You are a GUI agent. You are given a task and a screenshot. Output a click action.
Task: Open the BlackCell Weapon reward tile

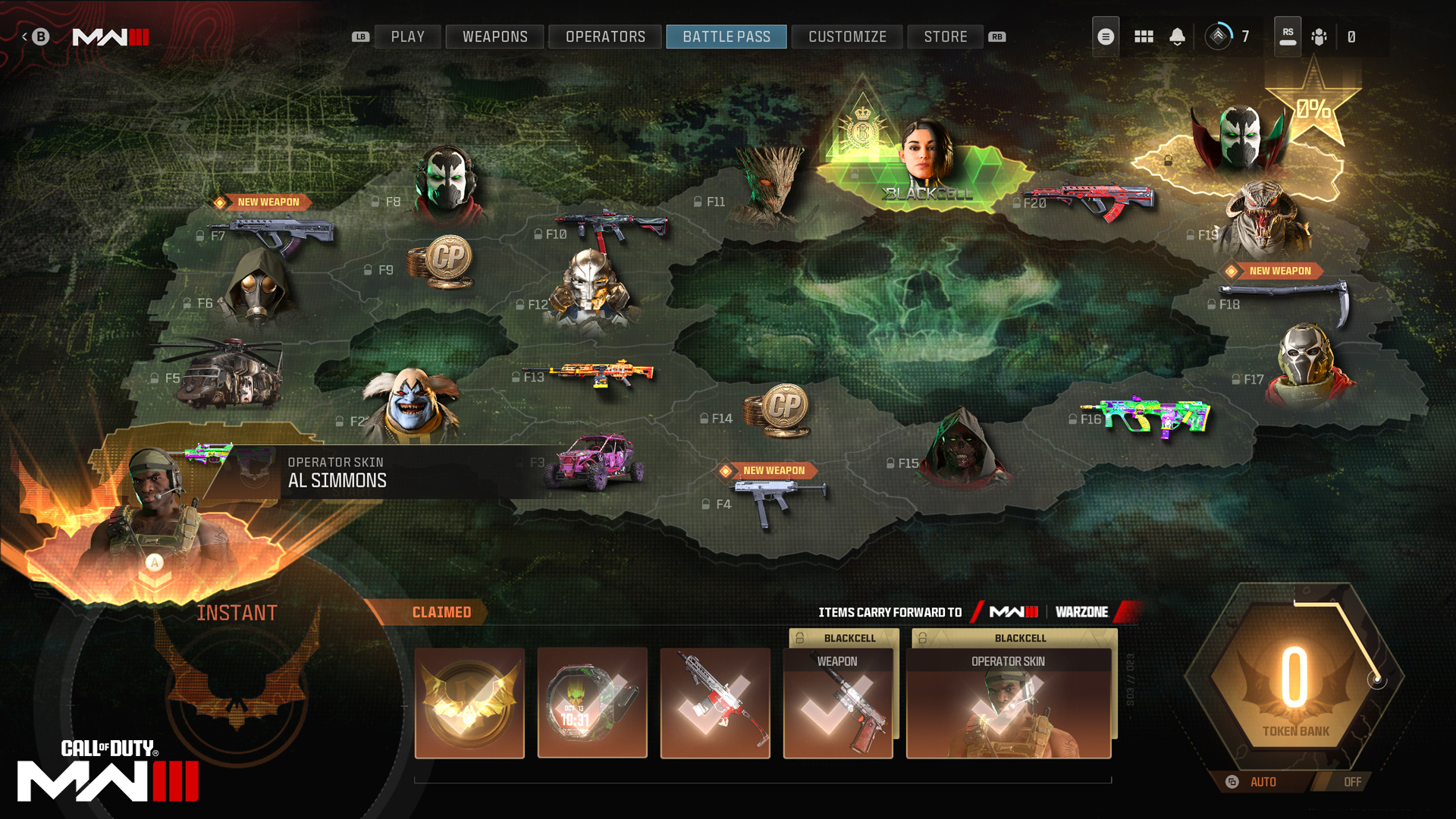838,703
